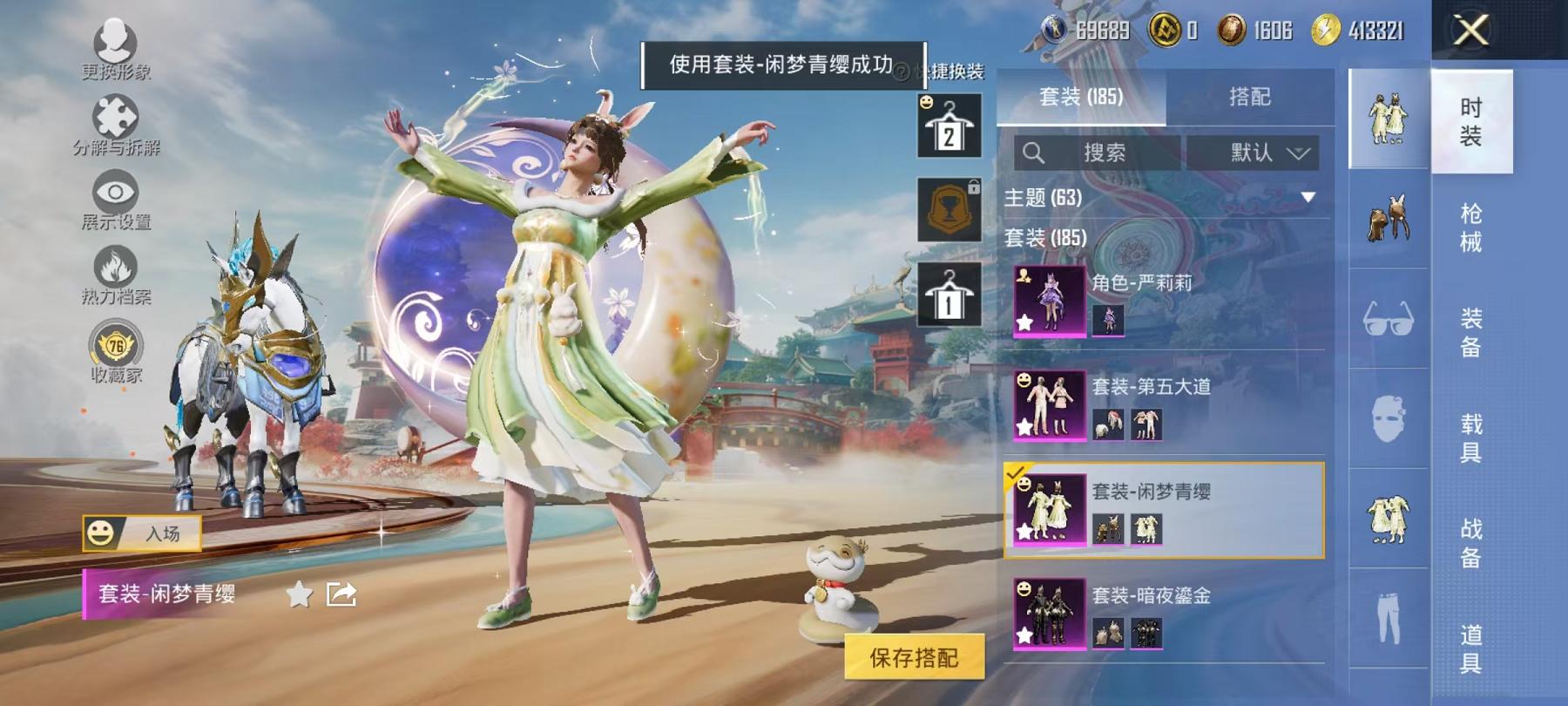Select the face mask category icon
This screenshot has height=706, width=1568.
[x=1388, y=417]
